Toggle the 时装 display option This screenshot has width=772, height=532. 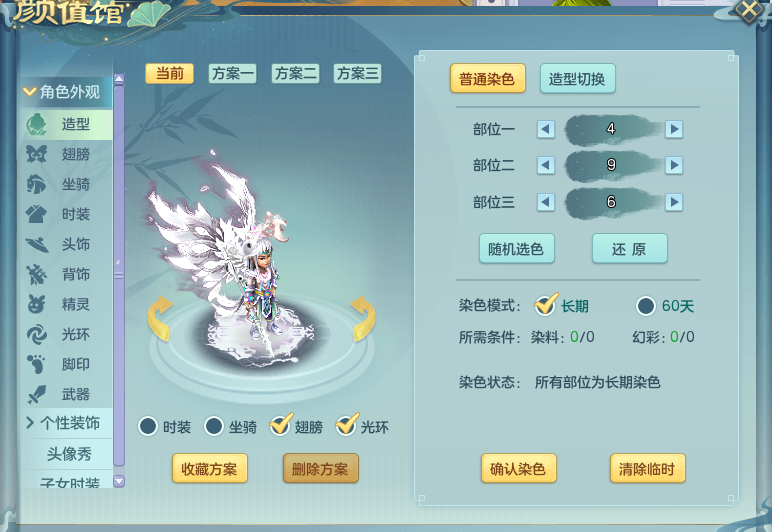tap(148, 427)
